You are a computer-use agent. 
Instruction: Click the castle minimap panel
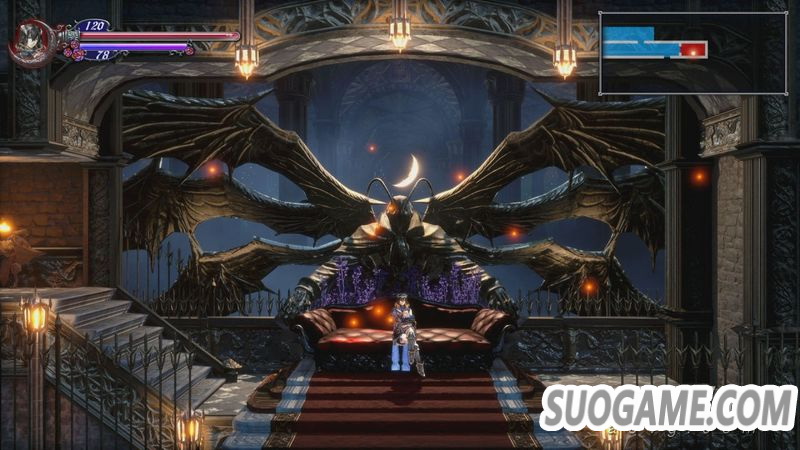[x=692, y=53]
